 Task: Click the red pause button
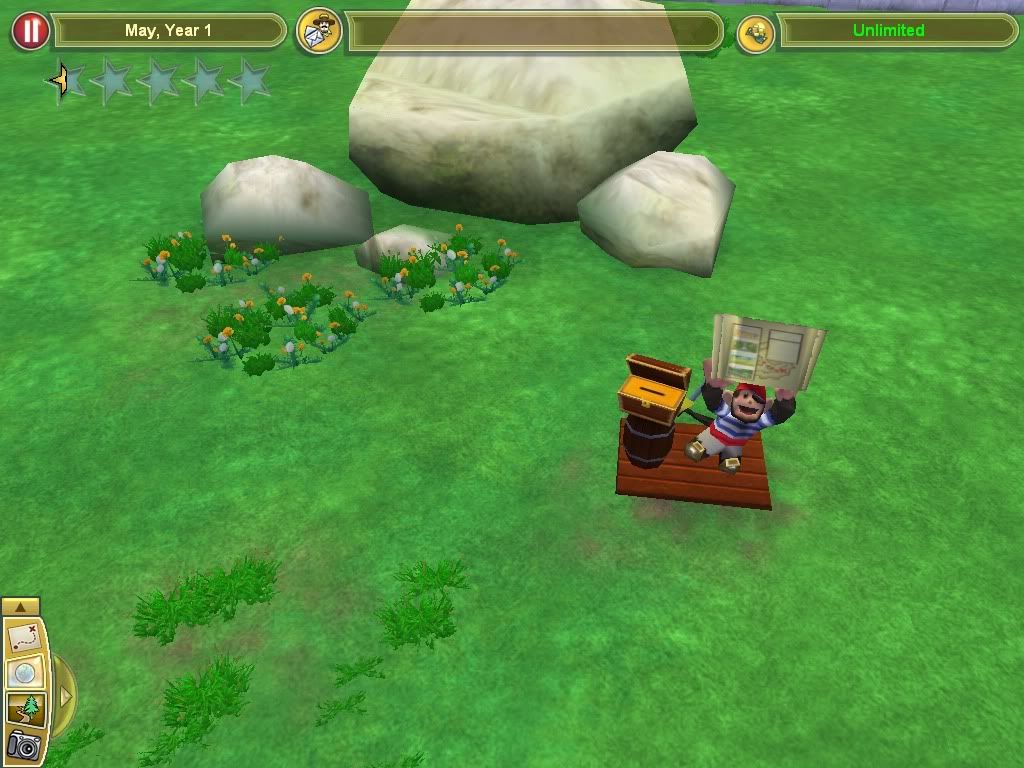tap(31, 31)
